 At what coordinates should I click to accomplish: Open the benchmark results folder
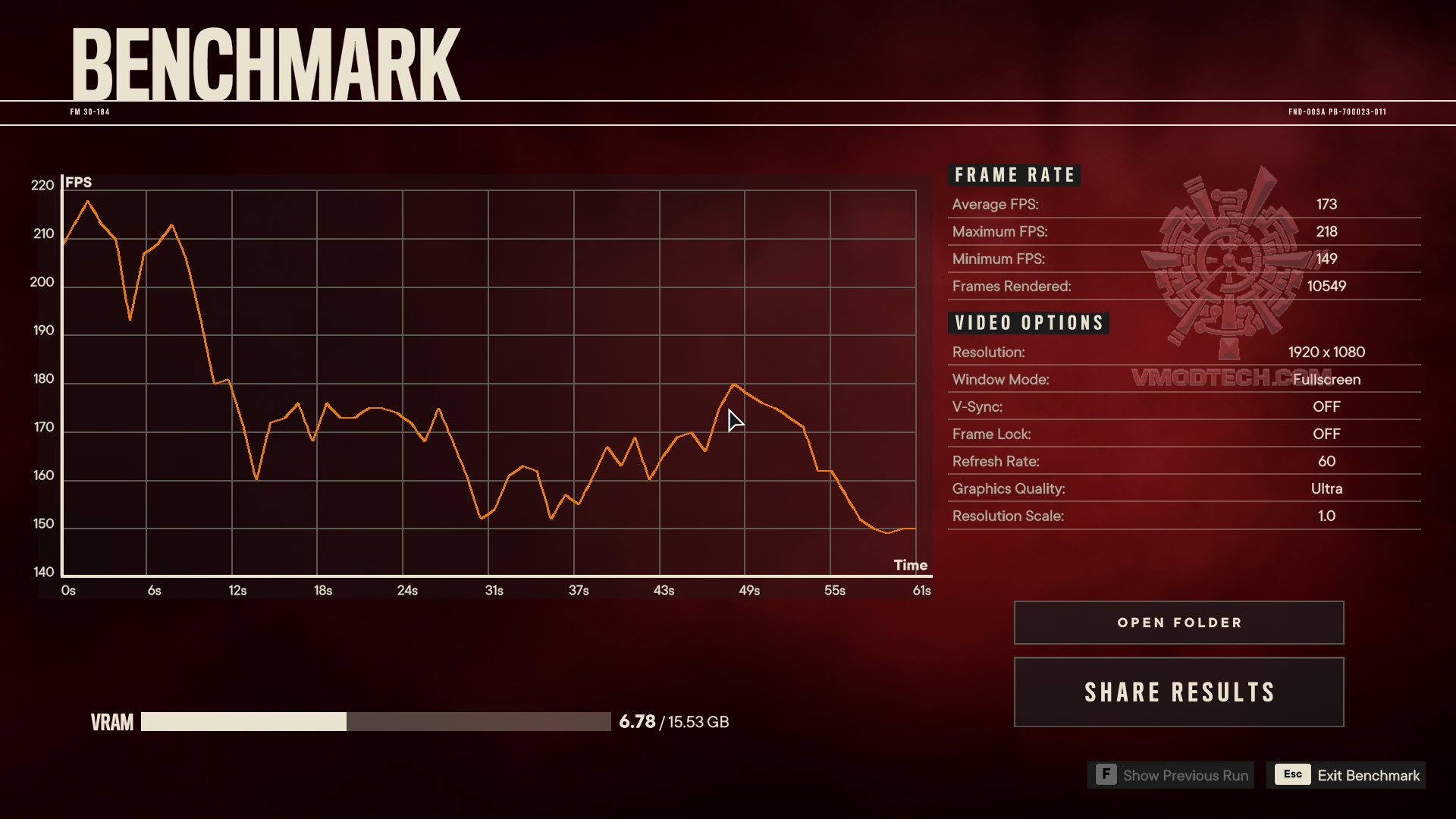[x=1178, y=623]
